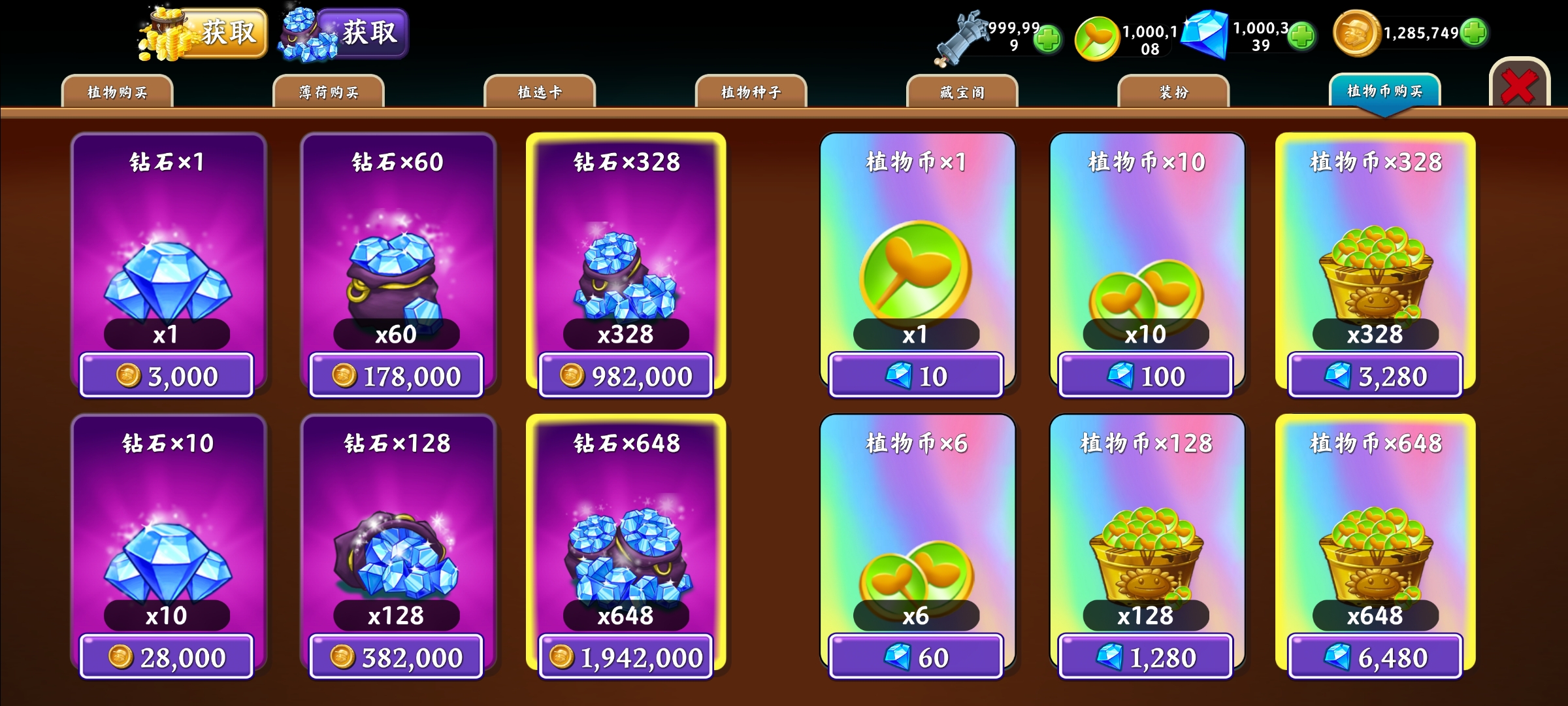The width and height of the screenshot is (1568, 706).
Task: Close the shop with the red X
Action: click(1519, 86)
